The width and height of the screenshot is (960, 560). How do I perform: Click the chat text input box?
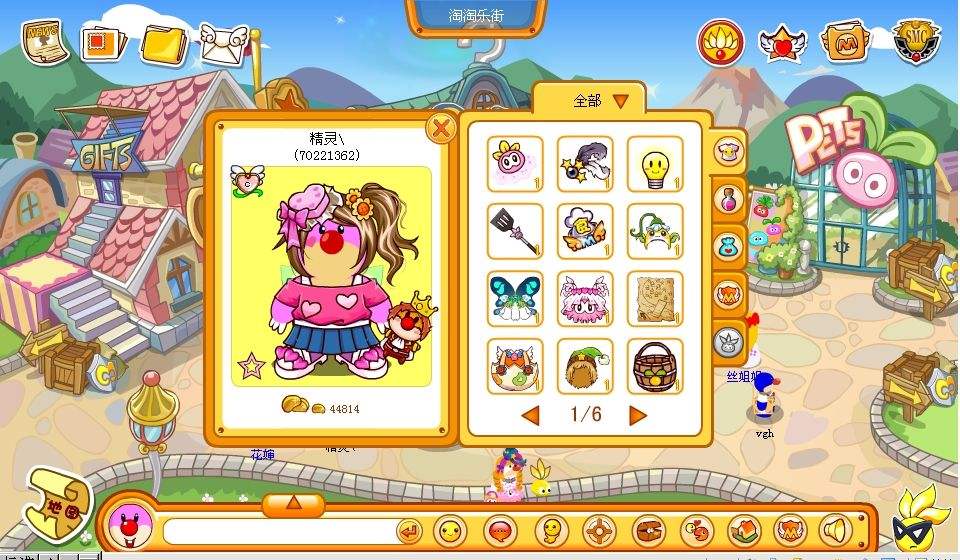(x=278, y=531)
